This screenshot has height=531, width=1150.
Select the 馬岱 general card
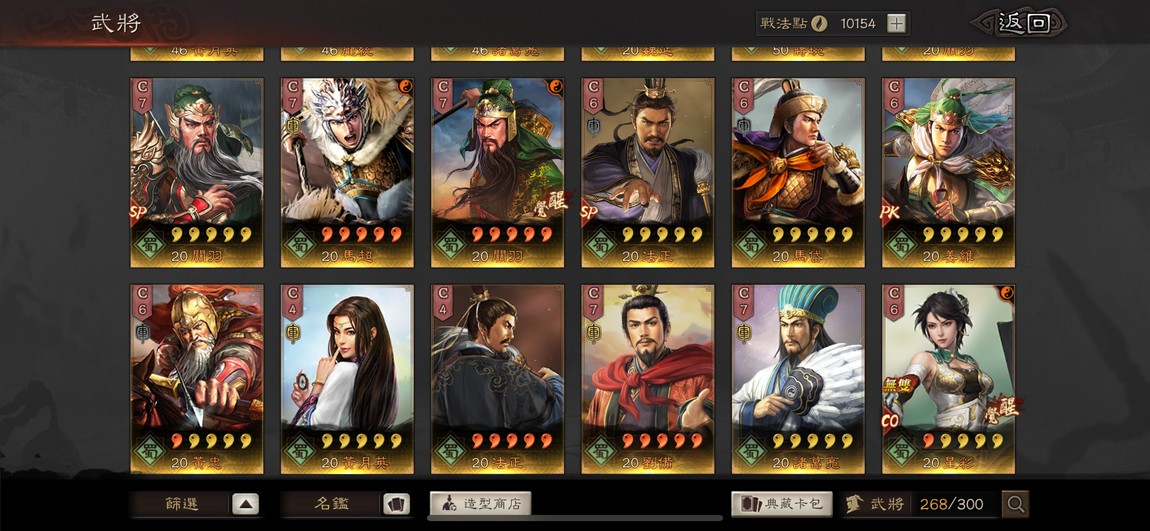pyautogui.click(x=798, y=172)
